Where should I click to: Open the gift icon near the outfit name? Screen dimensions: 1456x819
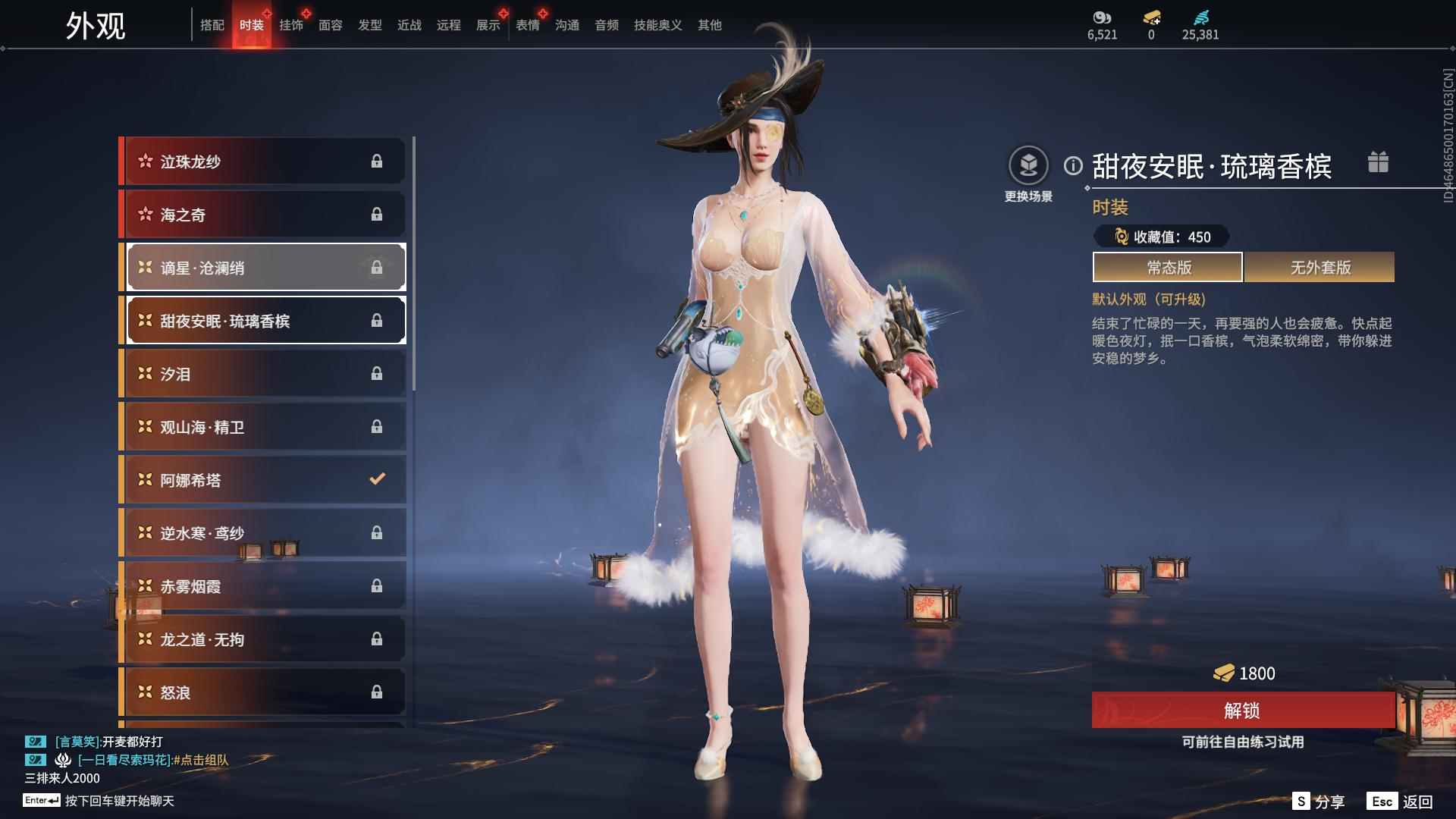click(1379, 162)
